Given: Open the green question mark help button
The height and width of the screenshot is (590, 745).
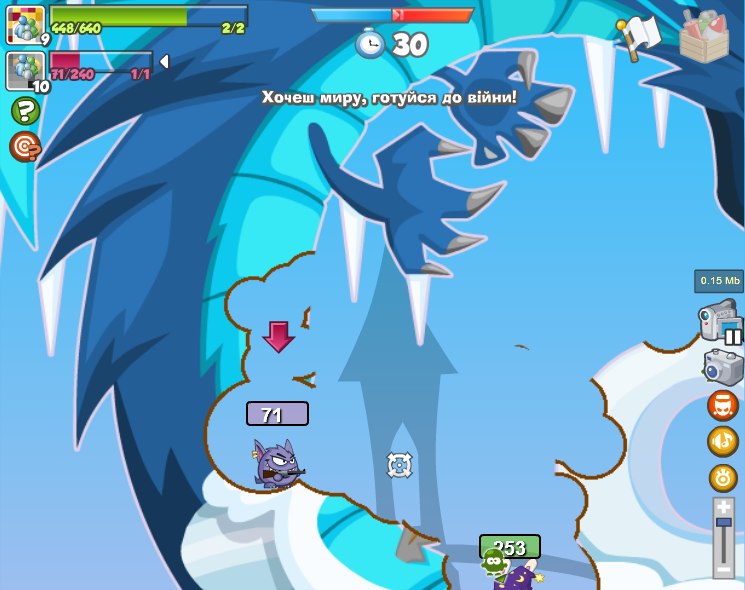Looking at the screenshot, I should (x=25, y=110).
